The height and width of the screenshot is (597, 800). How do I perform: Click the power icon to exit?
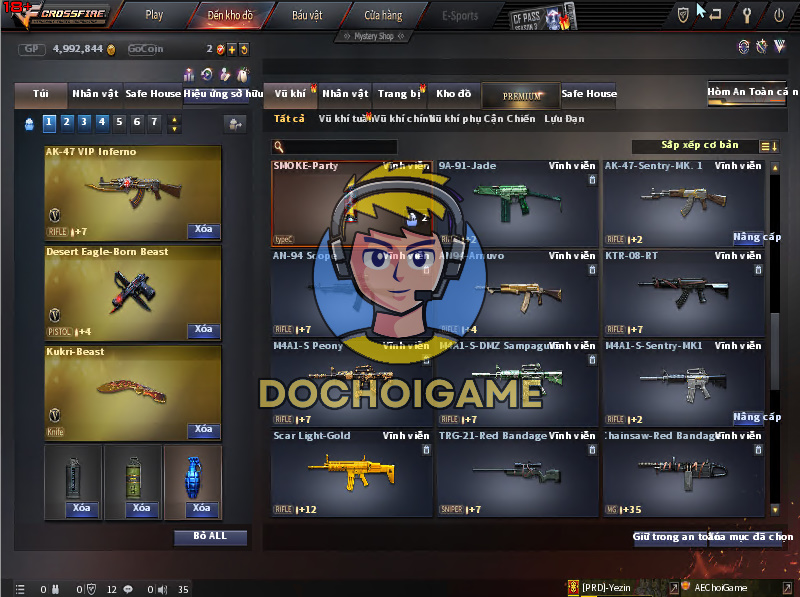pyautogui.click(x=779, y=15)
